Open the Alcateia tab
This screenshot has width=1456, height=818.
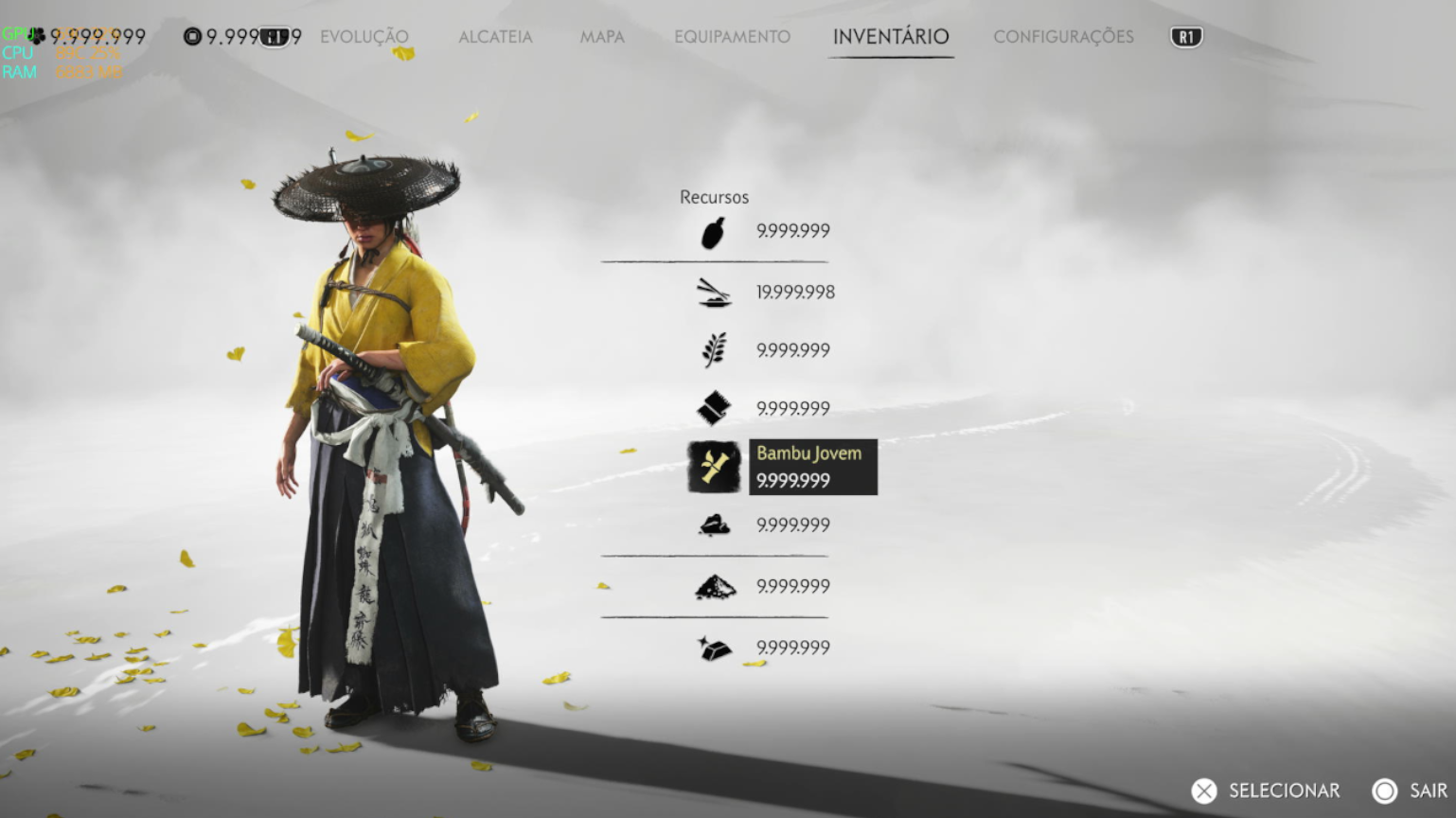point(495,37)
